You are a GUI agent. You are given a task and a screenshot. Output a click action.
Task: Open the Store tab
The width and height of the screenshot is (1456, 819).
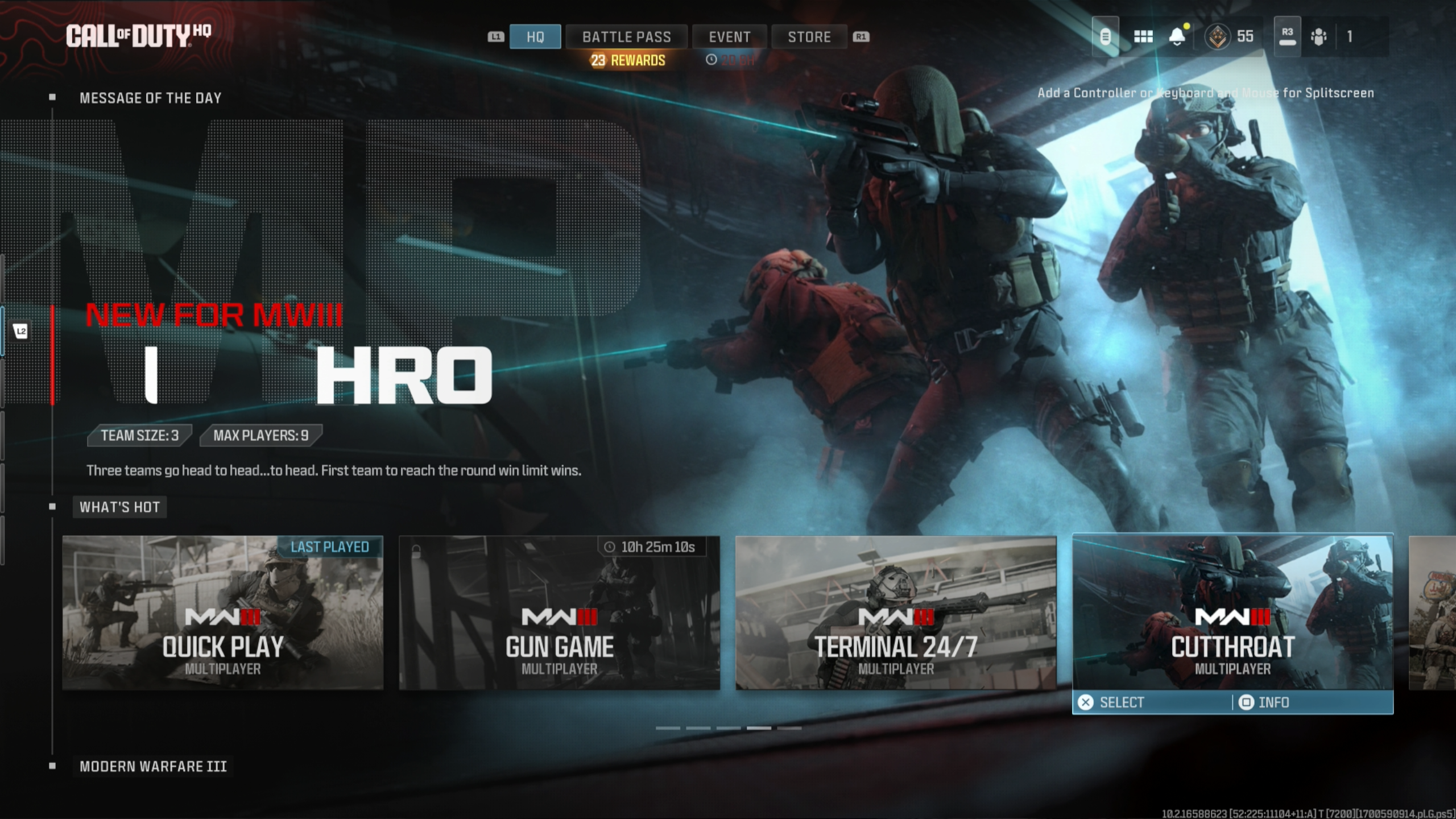[809, 36]
